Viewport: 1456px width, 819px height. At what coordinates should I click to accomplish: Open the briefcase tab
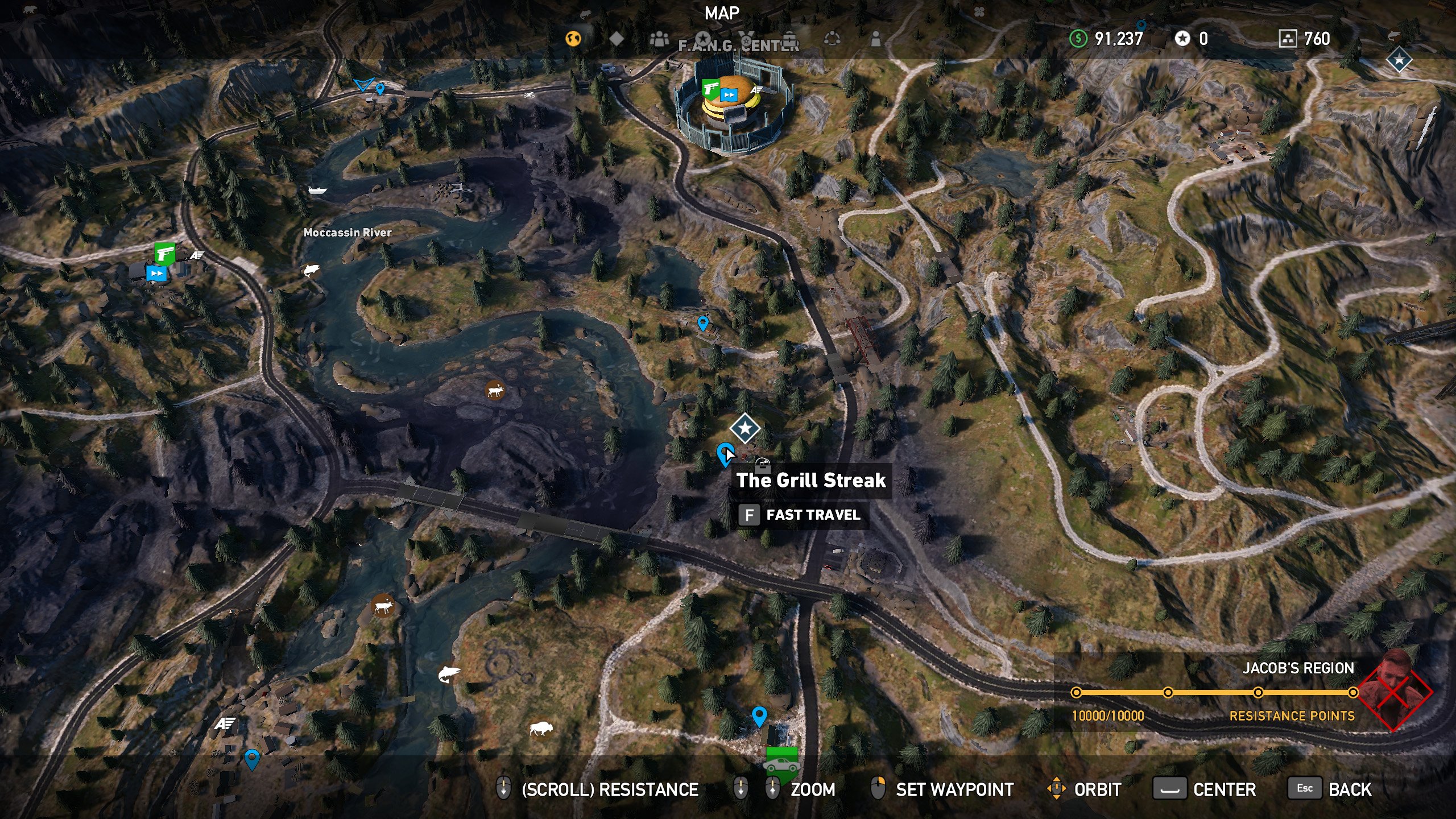coord(789,39)
